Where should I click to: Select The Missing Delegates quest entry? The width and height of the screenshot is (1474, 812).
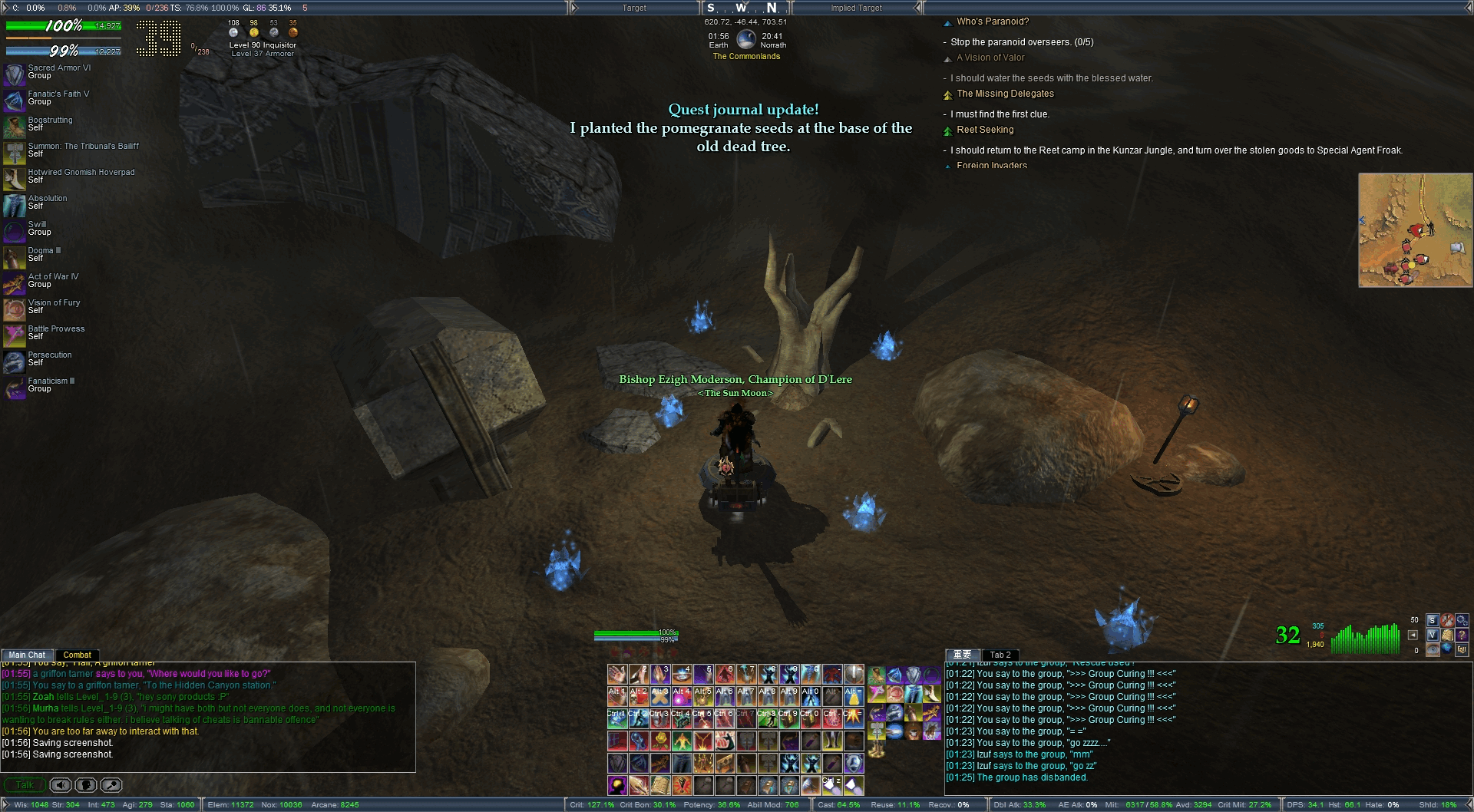(1005, 94)
